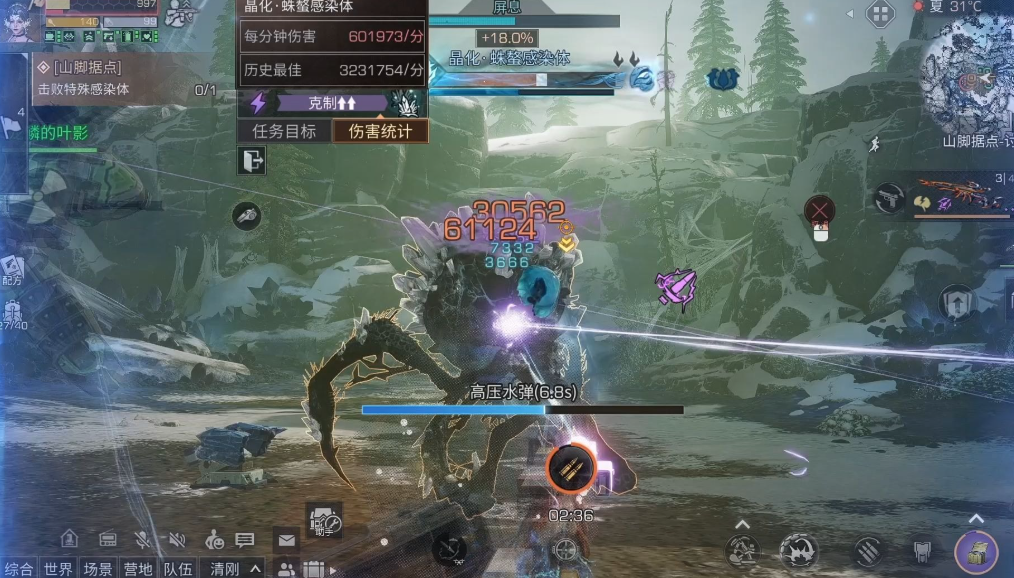Use the three-bullets ammo skill button
1014x578 pixels.
(868, 551)
